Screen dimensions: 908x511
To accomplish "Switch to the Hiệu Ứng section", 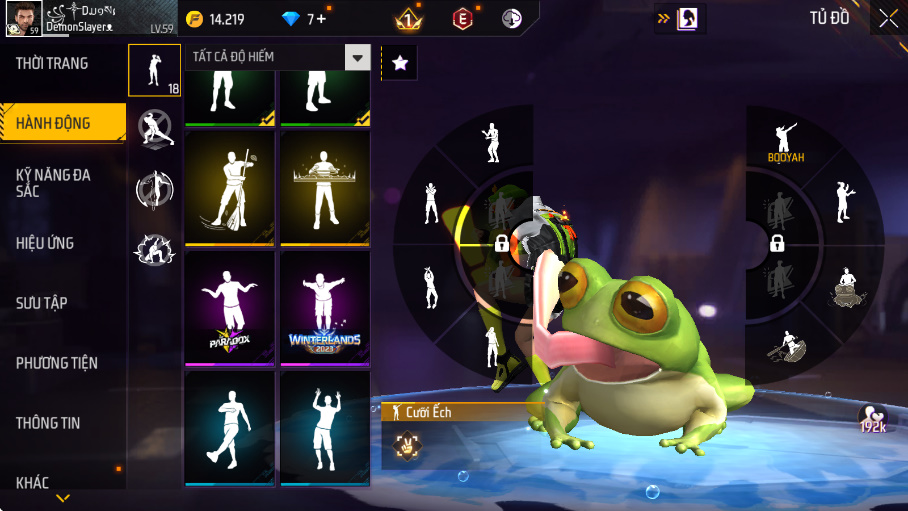I will coord(45,243).
